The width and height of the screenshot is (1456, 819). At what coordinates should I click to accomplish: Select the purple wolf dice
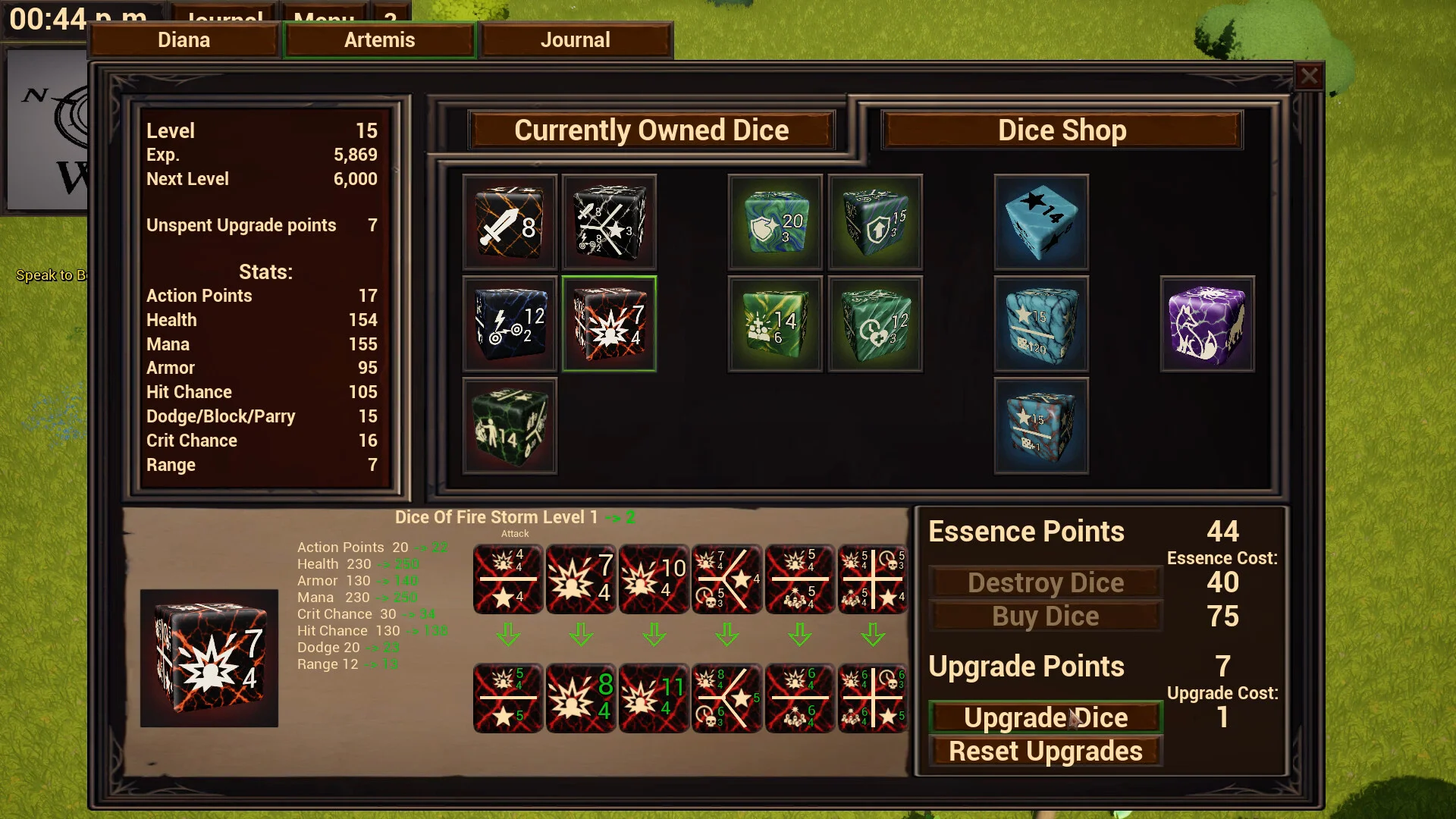click(x=1207, y=325)
